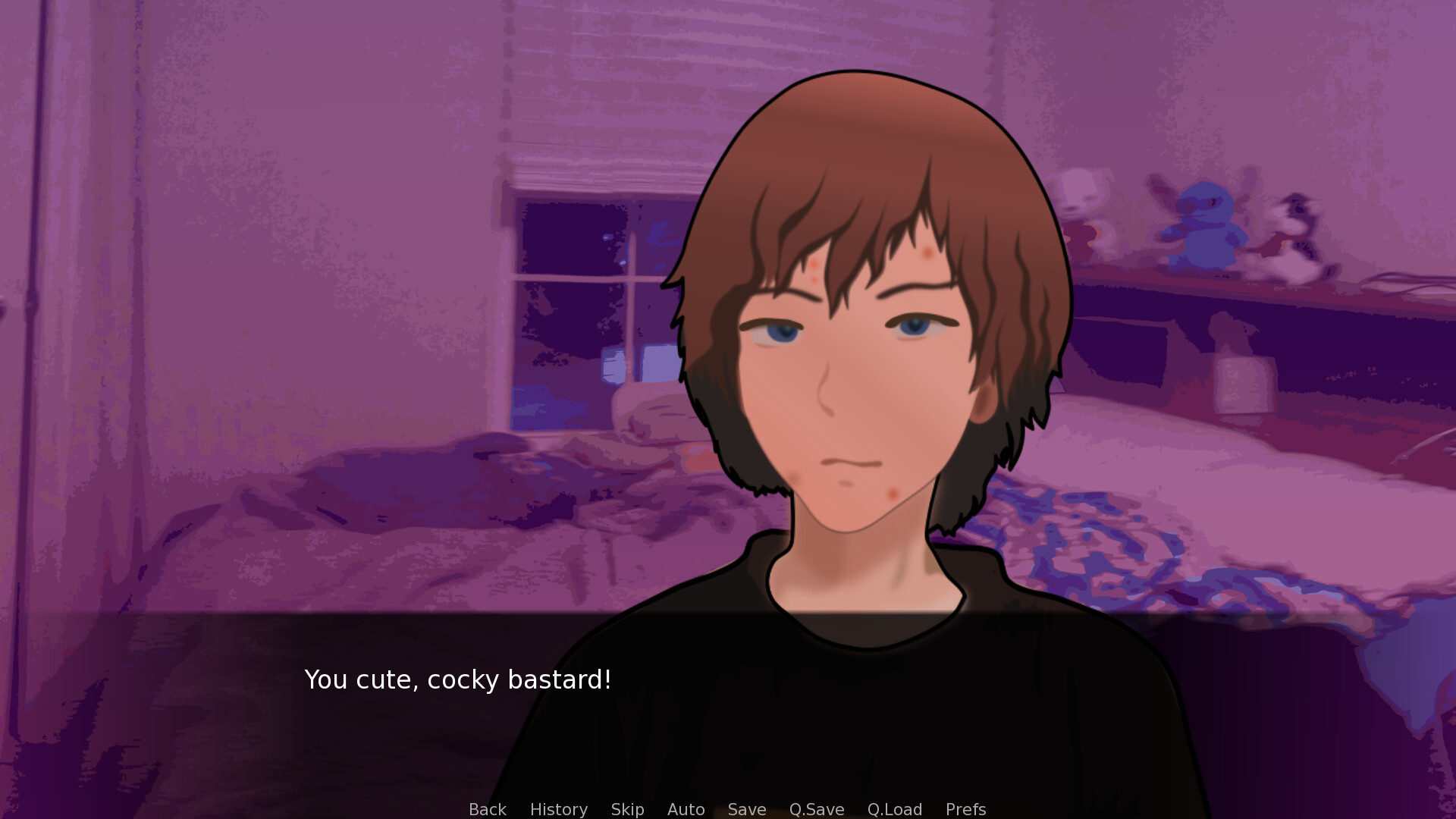This screenshot has width=1456, height=819.
Task: Click Skip in the quick menu bar
Action: coord(626,809)
